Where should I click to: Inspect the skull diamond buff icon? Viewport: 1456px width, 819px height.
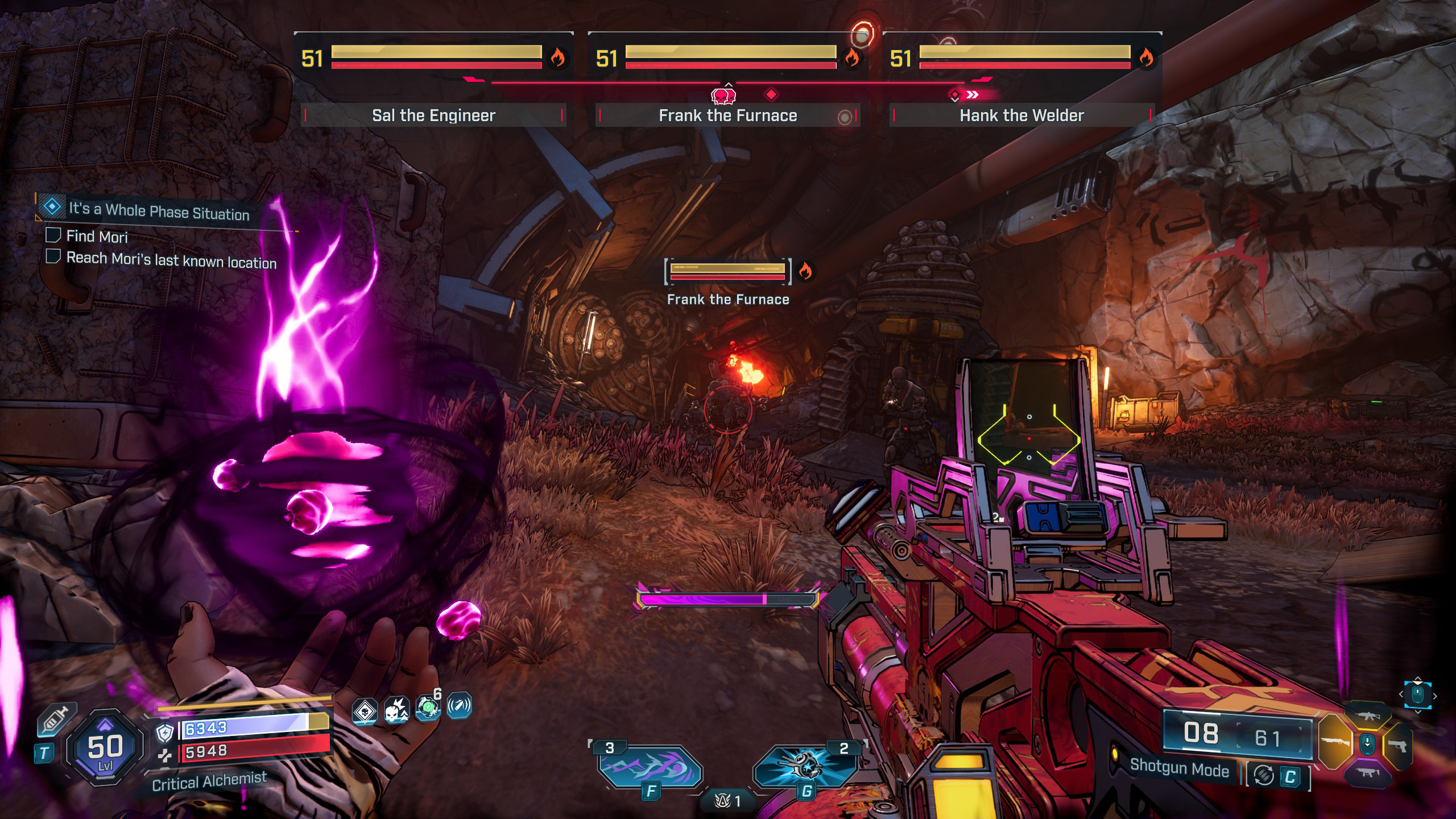pyautogui.click(x=365, y=711)
